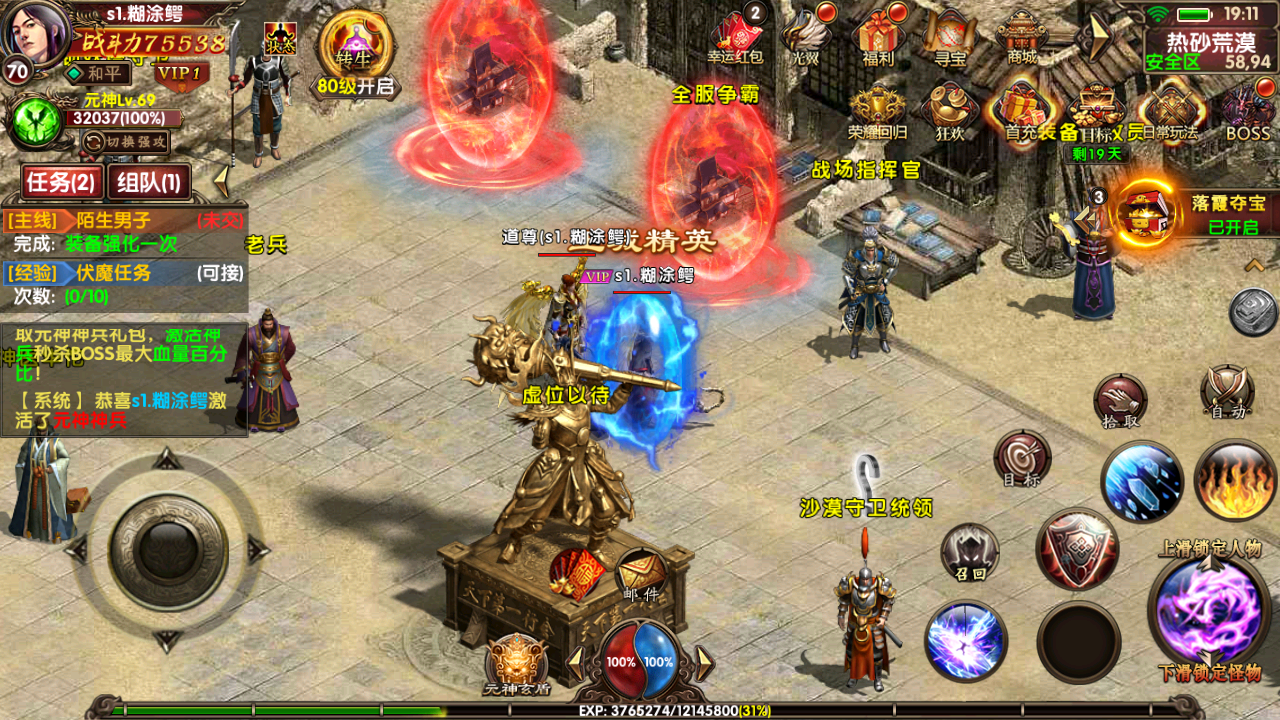This screenshot has width=1280, height=720.
Task: Open the VIP1 badge
Action: 181,72
